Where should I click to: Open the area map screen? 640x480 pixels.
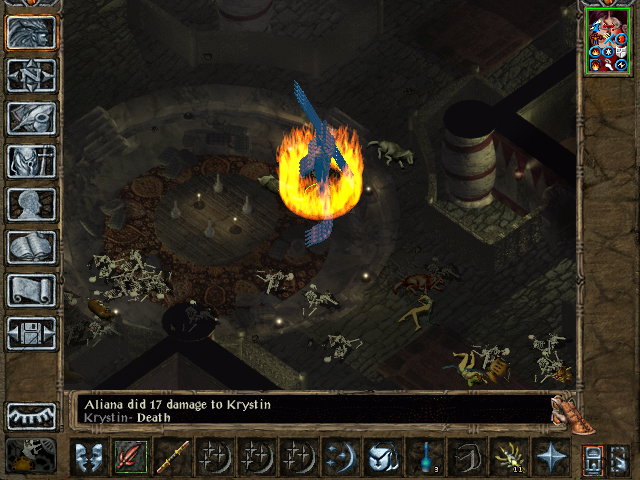point(31,75)
